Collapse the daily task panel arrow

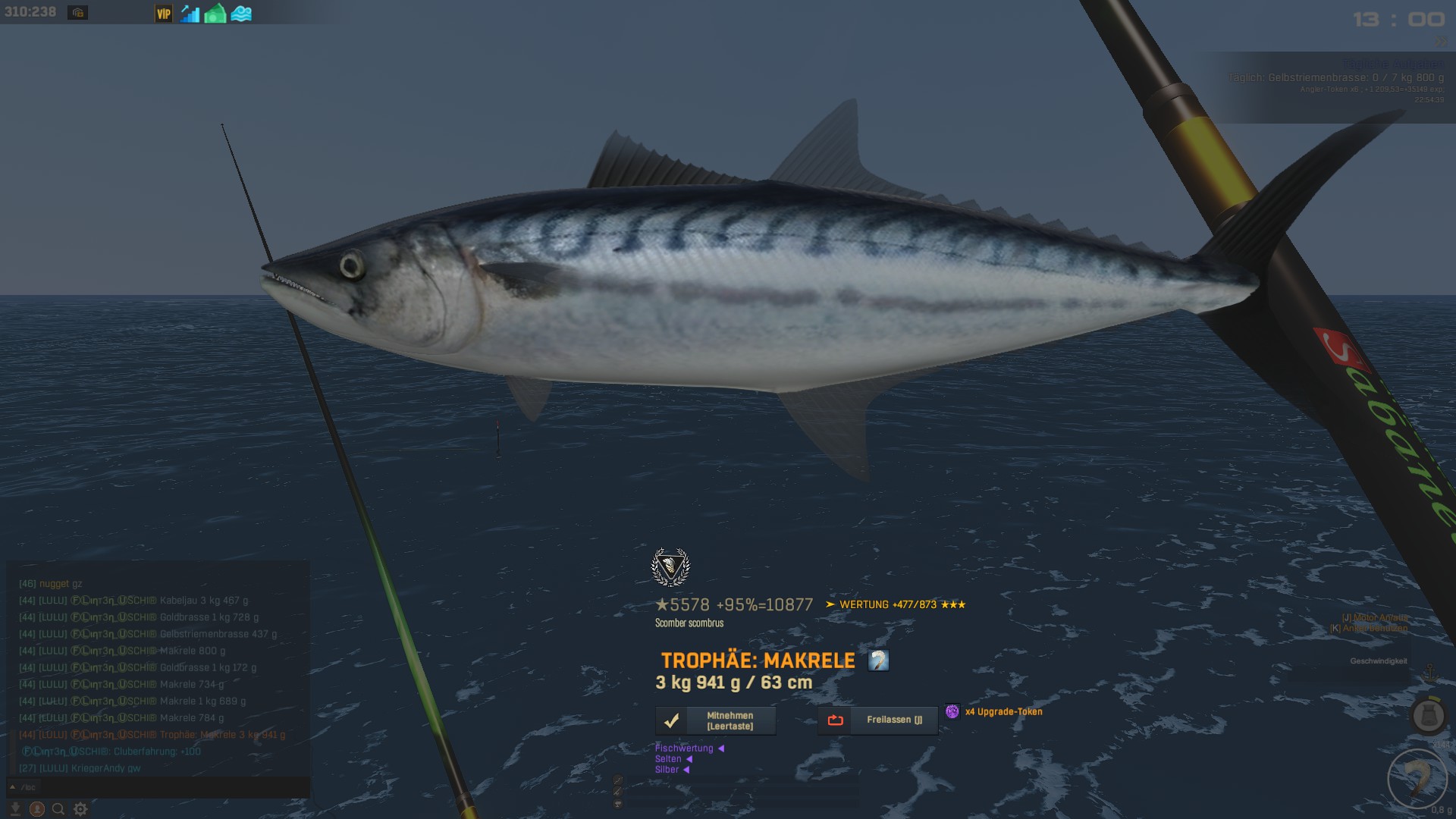coord(1441,42)
